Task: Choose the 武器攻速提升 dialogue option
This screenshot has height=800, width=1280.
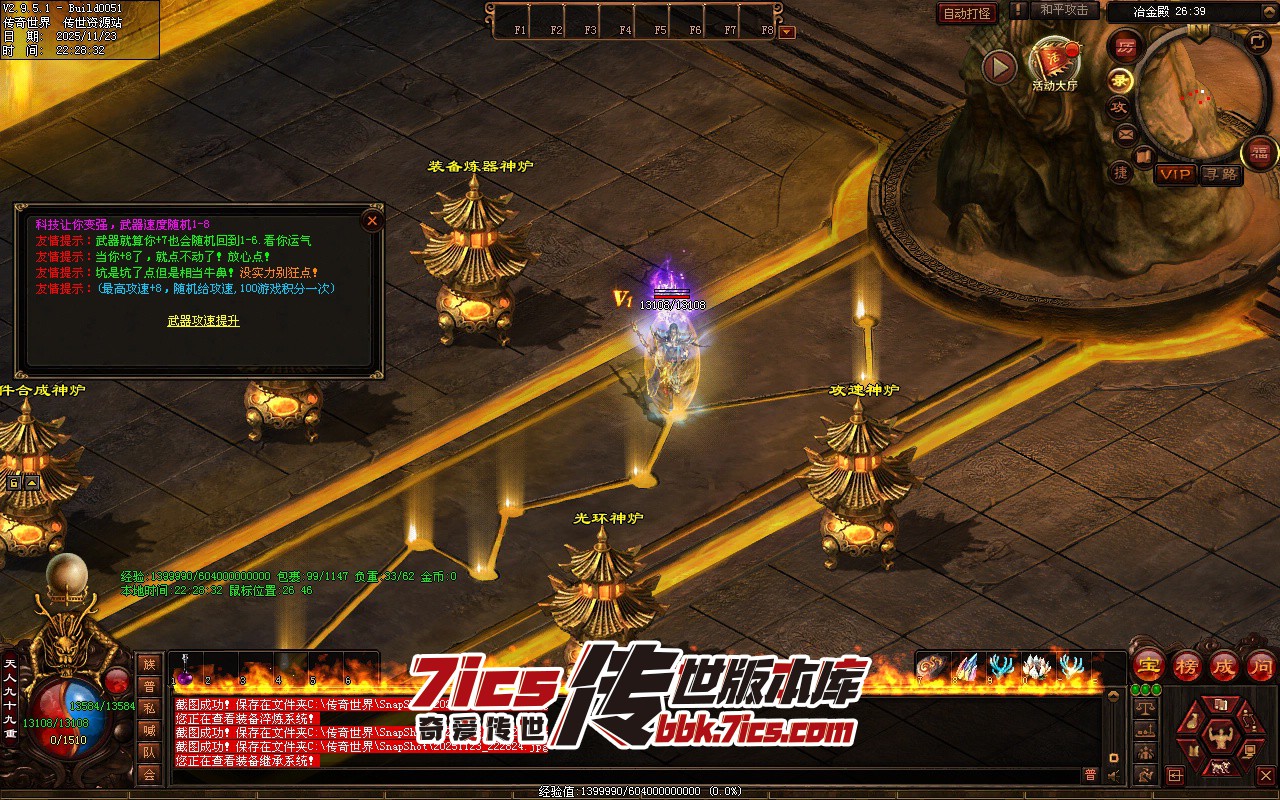Action: click(203, 321)
